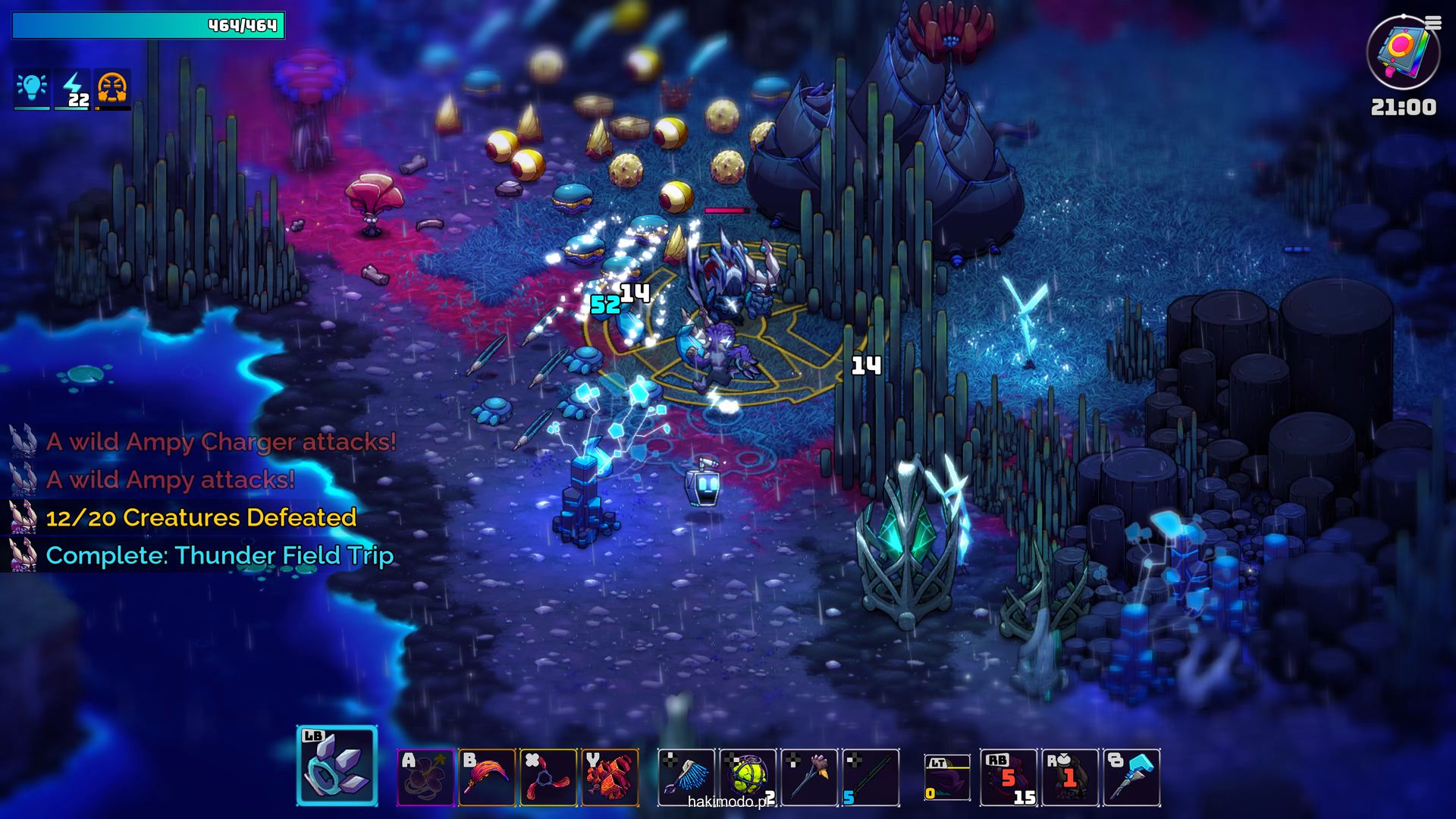Inspect the orange angry face status icon
The image size is (1456, 819).
click(112, 88)
